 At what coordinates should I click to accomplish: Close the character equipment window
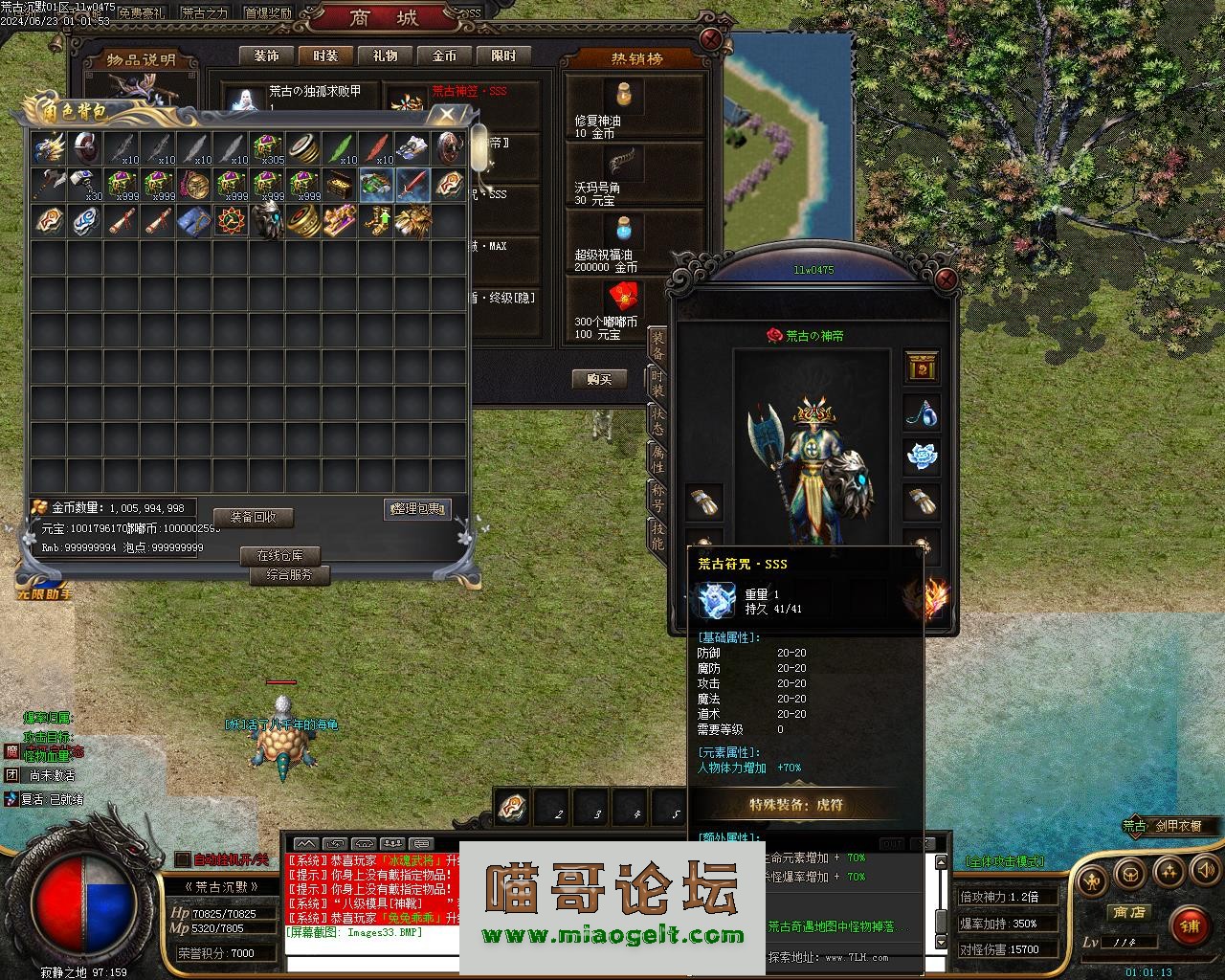(946, 279)
